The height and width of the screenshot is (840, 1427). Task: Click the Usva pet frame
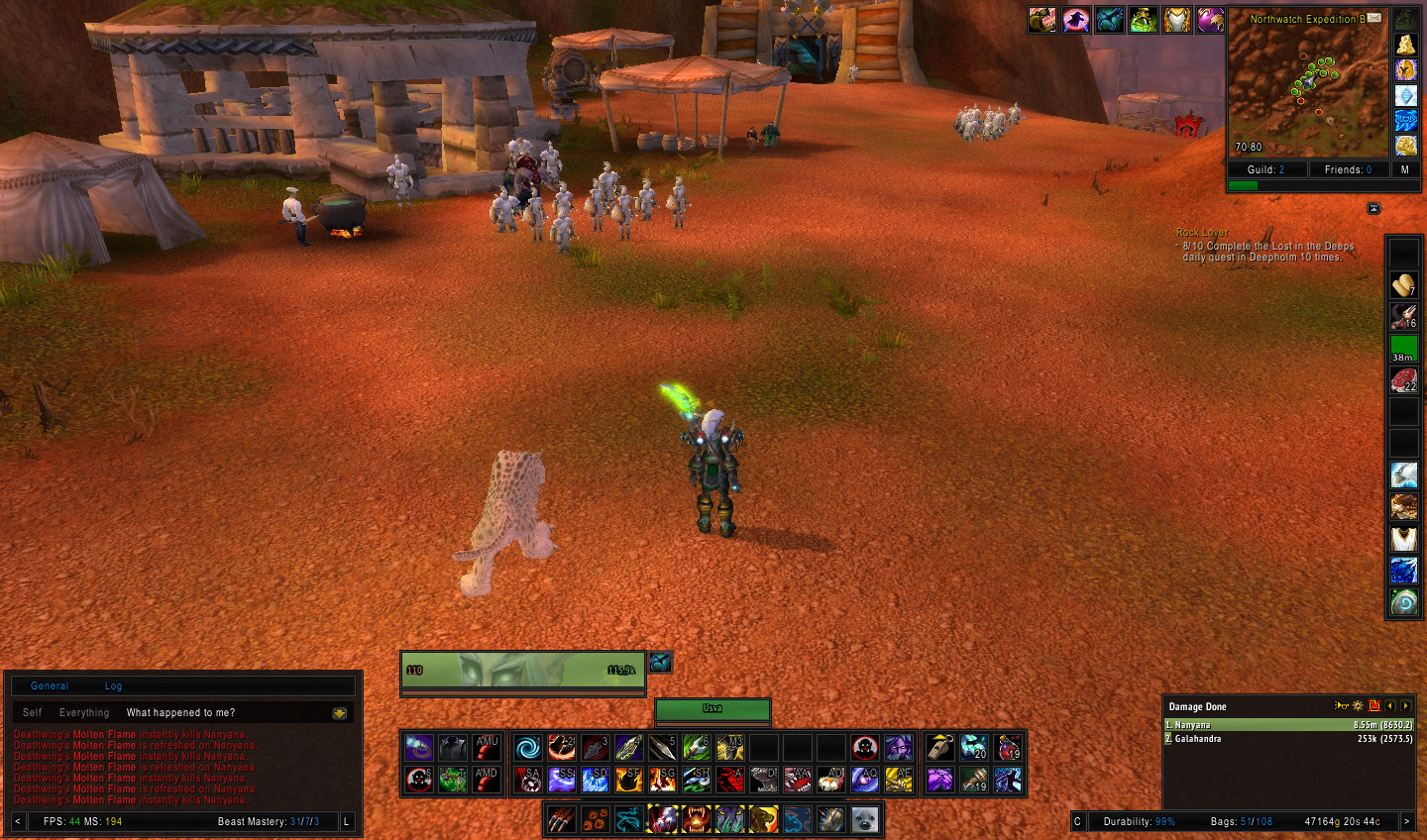point(713,710)
